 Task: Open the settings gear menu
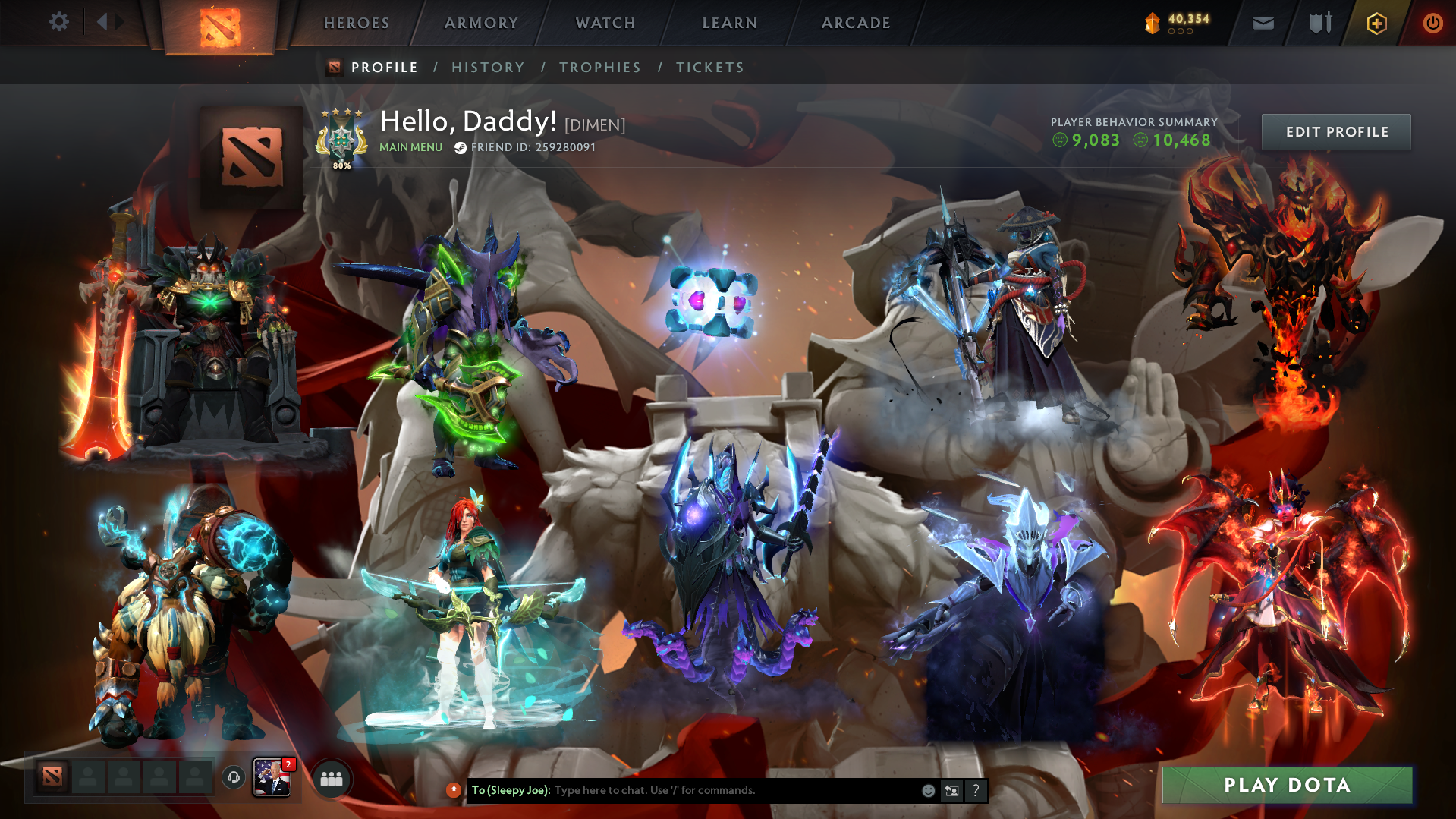(58, 22)
